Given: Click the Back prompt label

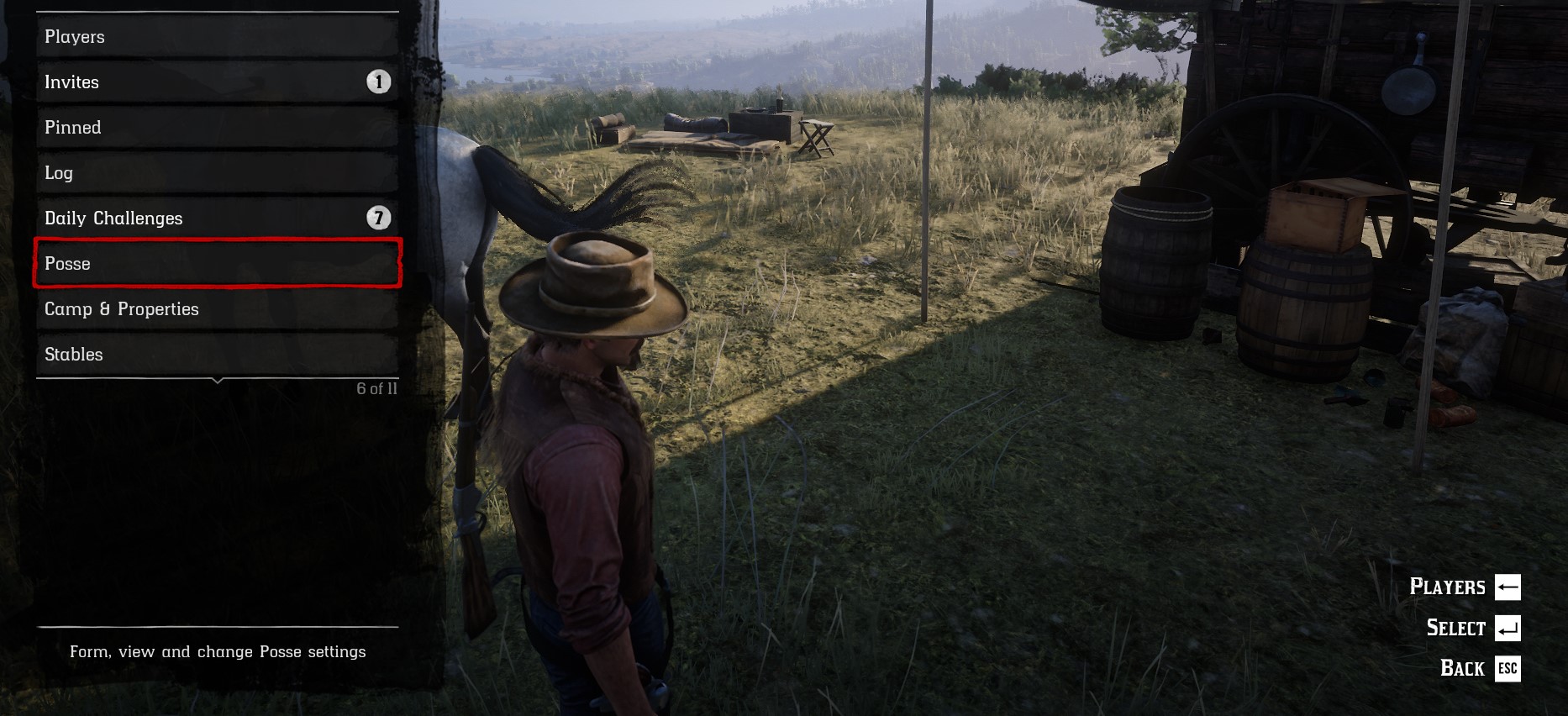Looking at the screenshot, I should pos(1462,668).
